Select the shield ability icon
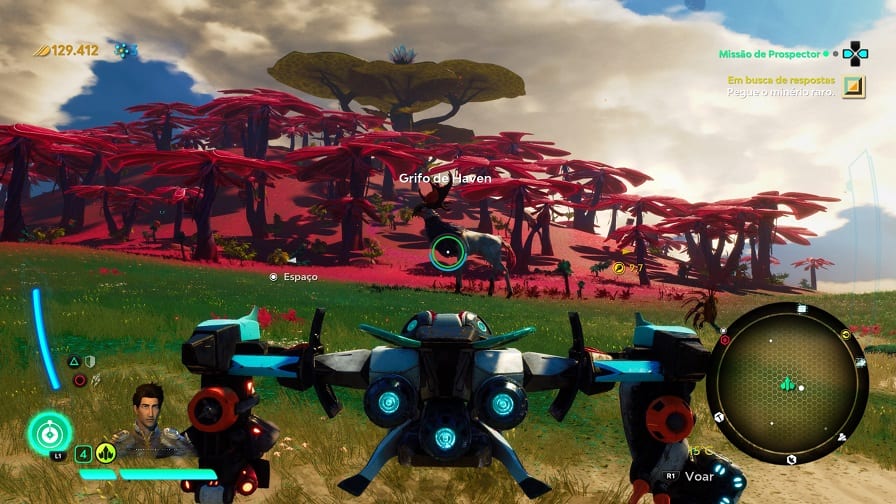 pos(89,361)
